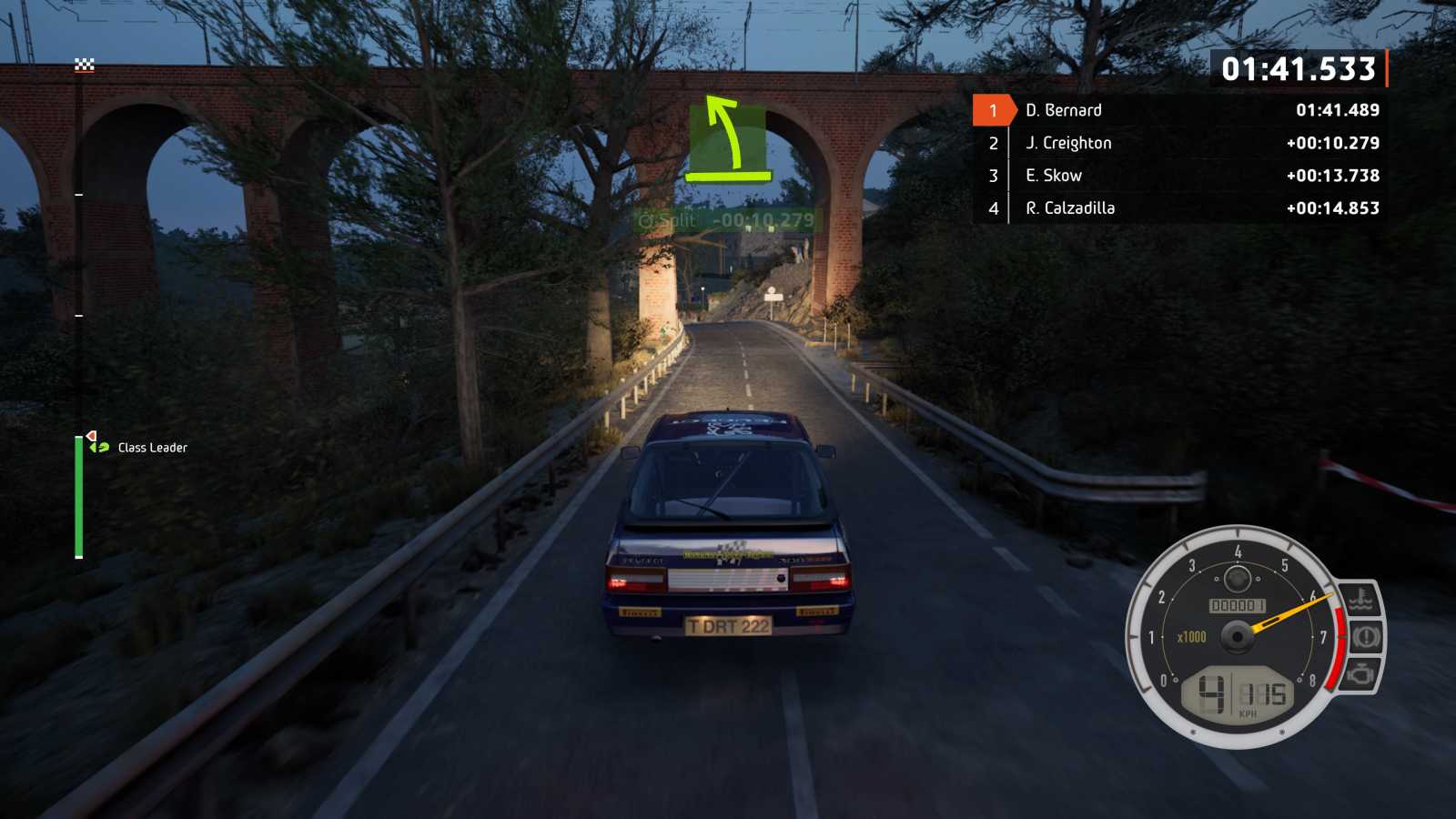Select J. Creighton in the standings
1456x819 pixels.
[x=1179, y=143]
